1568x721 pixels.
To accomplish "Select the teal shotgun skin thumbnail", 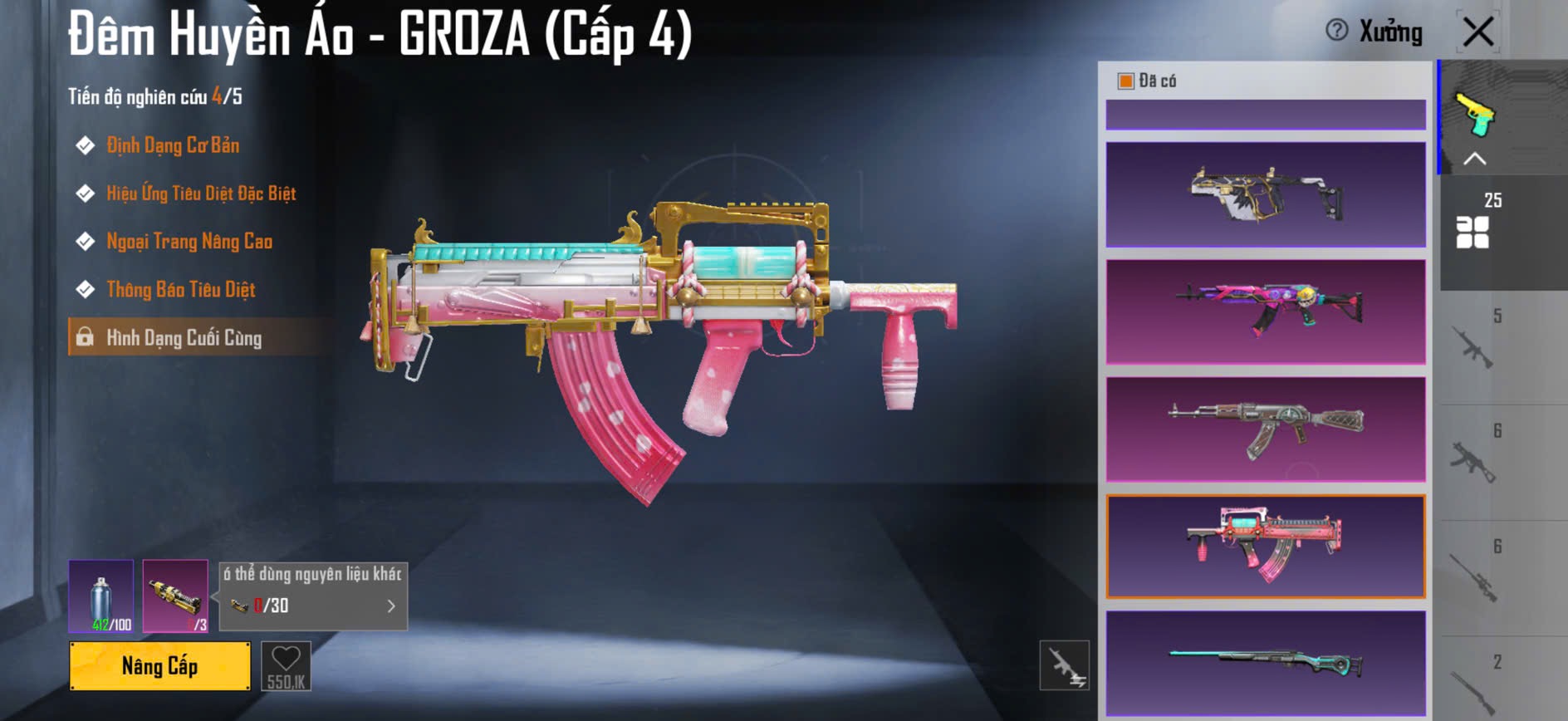I will coord(1266,663).
